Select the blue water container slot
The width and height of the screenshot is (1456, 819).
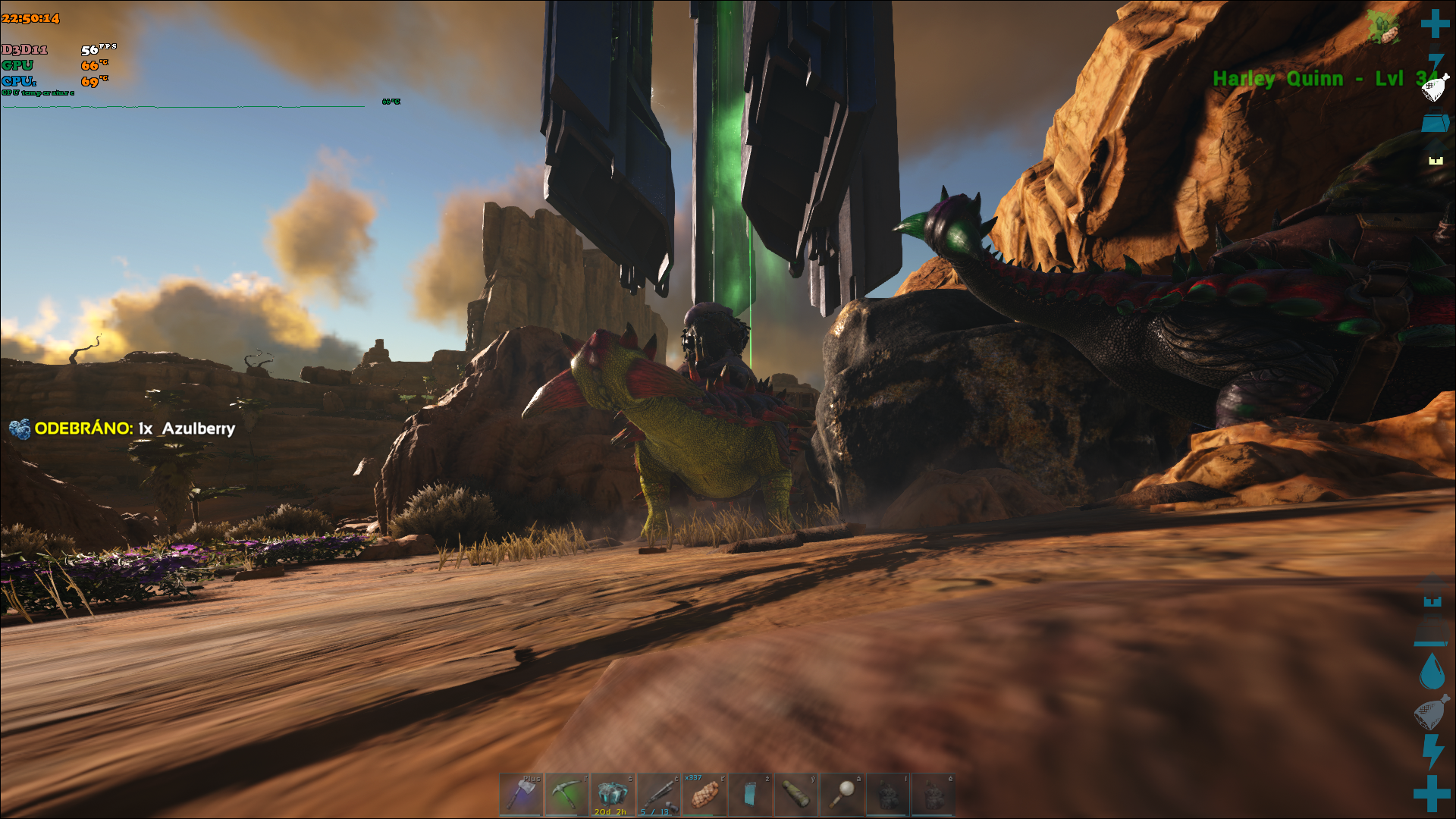click(x=750, y=794)
